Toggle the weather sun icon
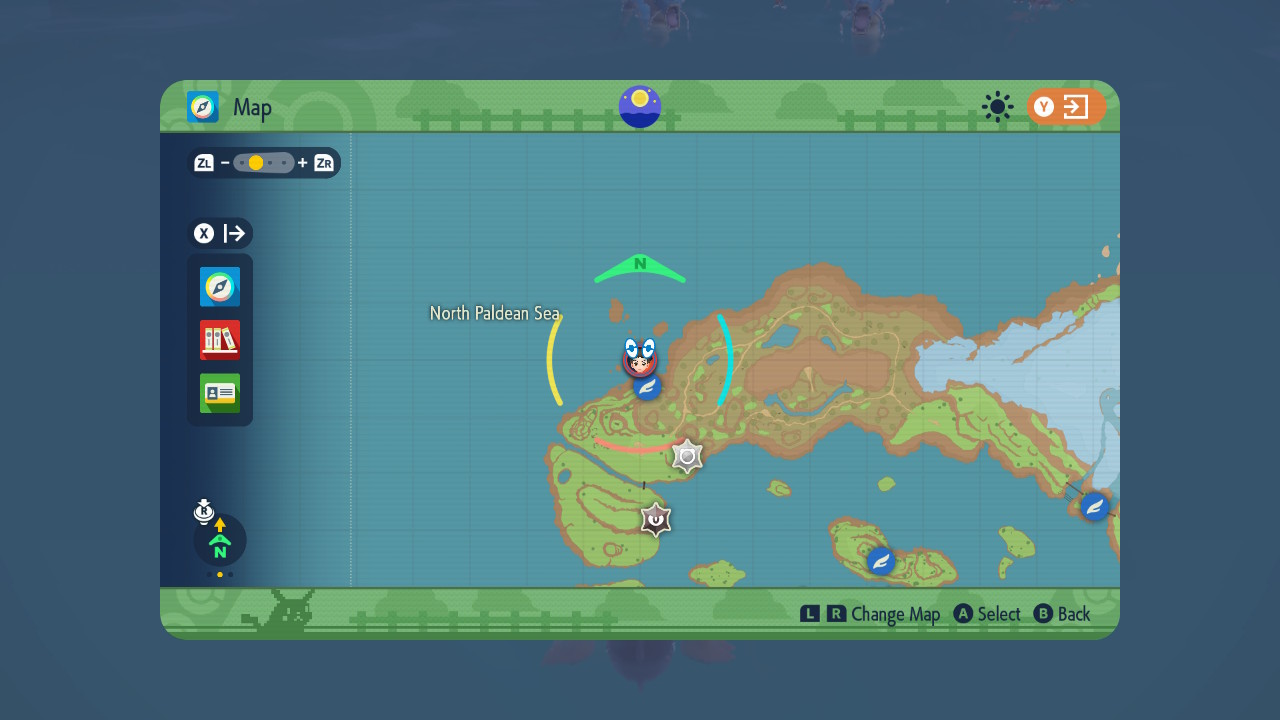This screenshot has width=1280, height=720. pos(997,107)
